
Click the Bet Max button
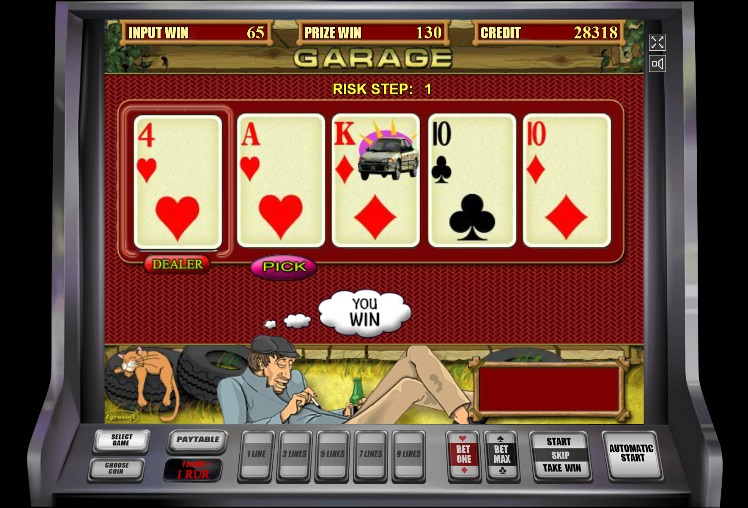501,455
